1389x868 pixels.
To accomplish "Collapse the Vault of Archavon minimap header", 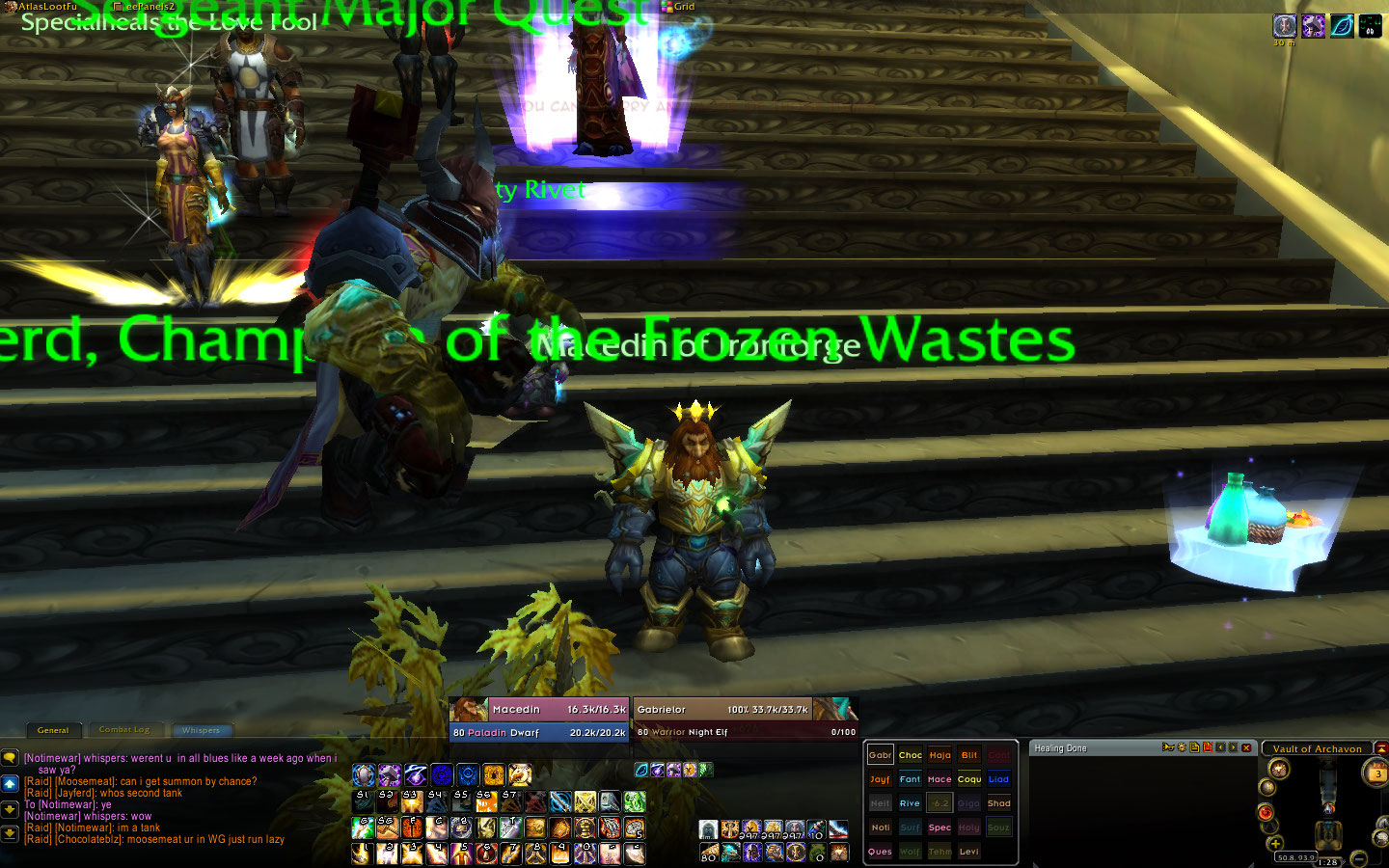I will click(x=1381, y=748).
